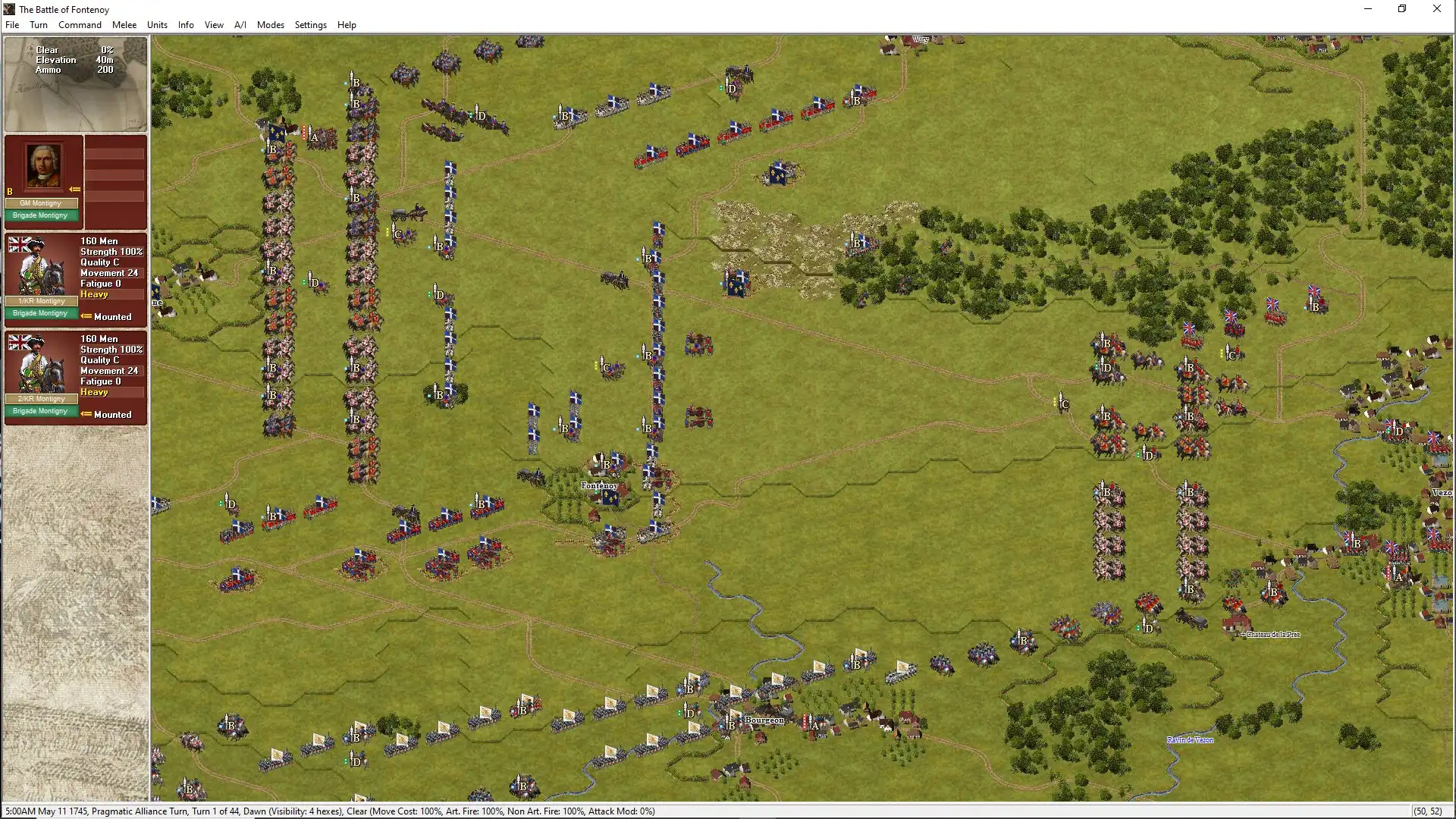The image size is (1456, 819).
Task: Click the GM Montigny leader portrait
Action: (x=43, y=165)
